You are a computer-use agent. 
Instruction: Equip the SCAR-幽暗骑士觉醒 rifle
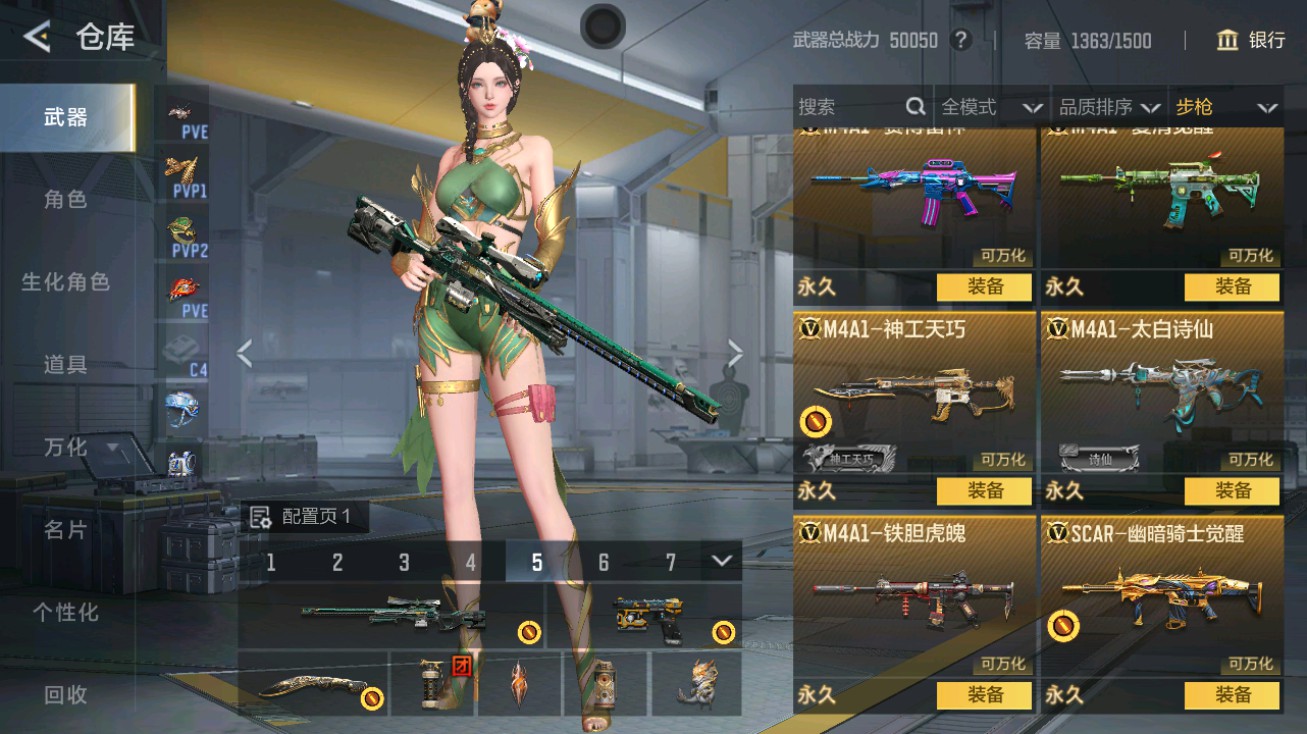tap(1232, 695)
